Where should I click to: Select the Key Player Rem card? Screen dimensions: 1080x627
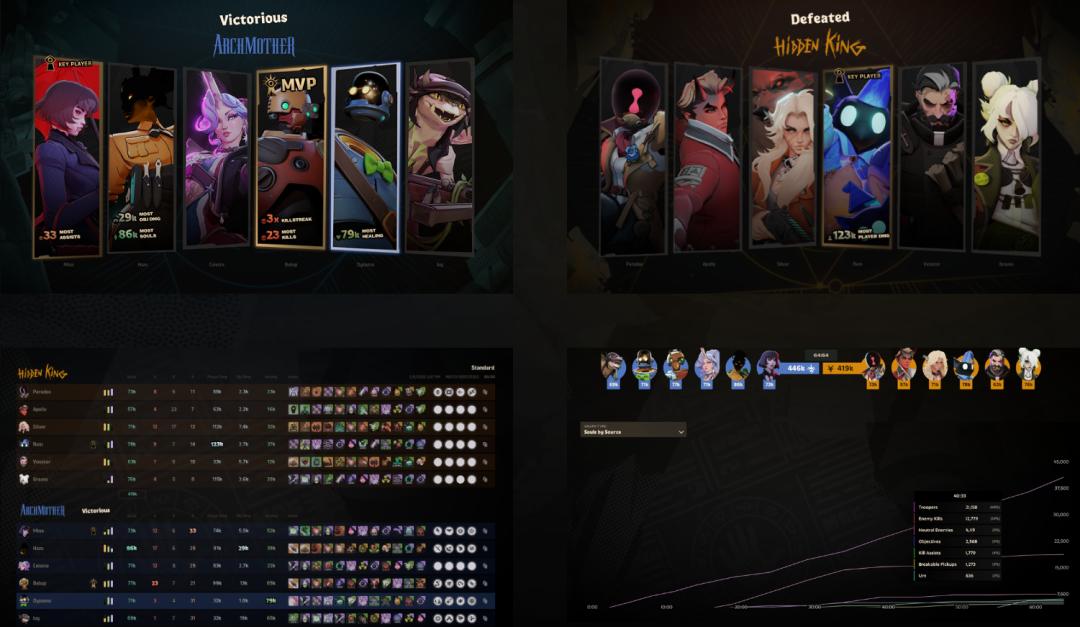857,158
